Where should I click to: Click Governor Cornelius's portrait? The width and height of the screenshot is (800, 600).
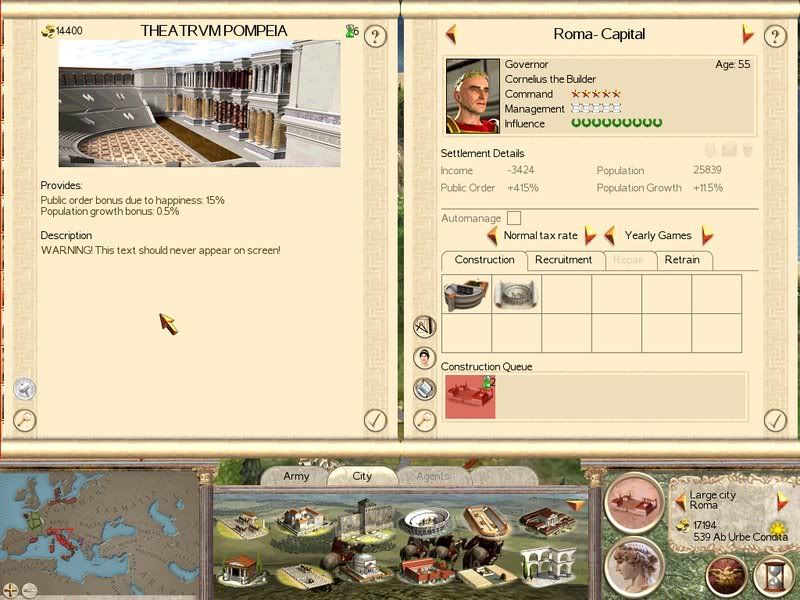[473, 96]
